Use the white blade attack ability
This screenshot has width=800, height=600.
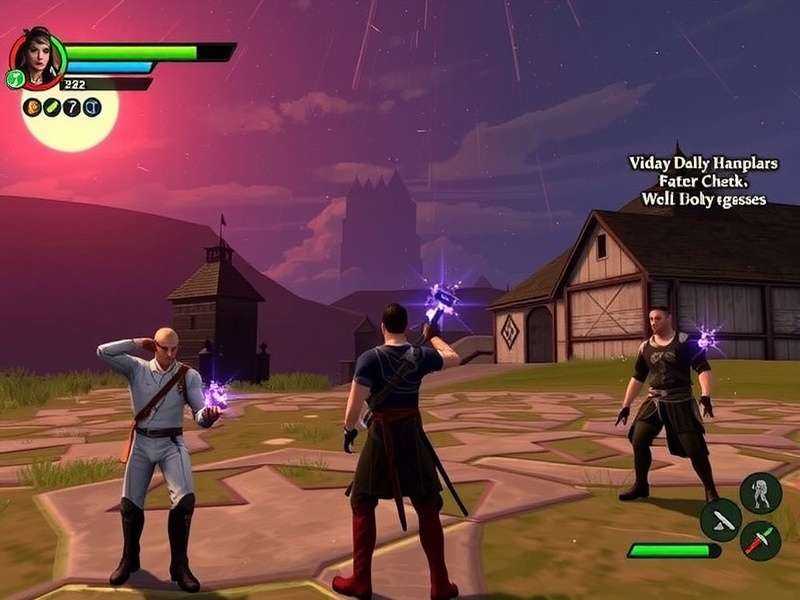720,519
